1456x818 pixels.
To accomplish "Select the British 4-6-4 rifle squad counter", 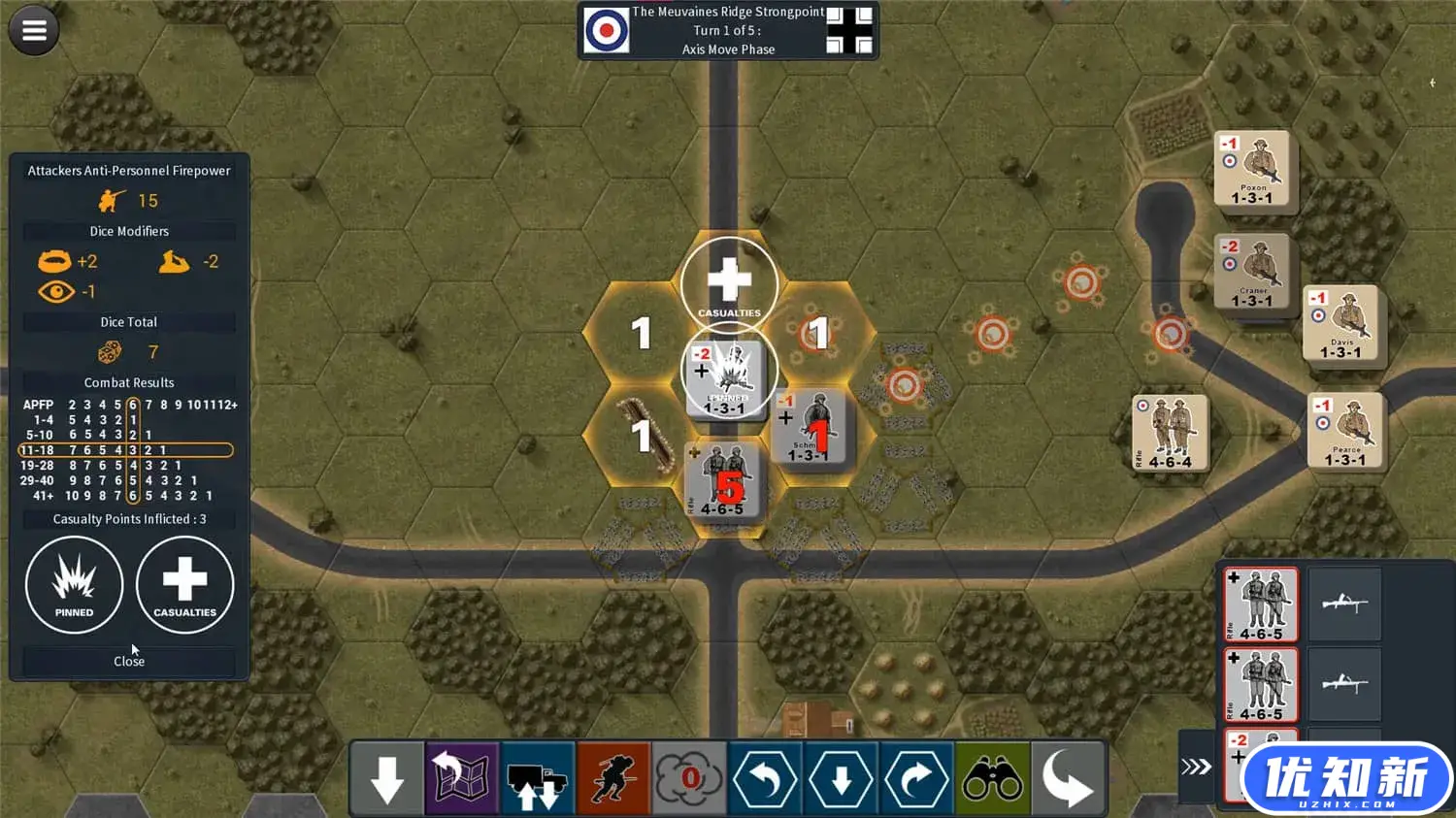I will tap(1170, 433).
